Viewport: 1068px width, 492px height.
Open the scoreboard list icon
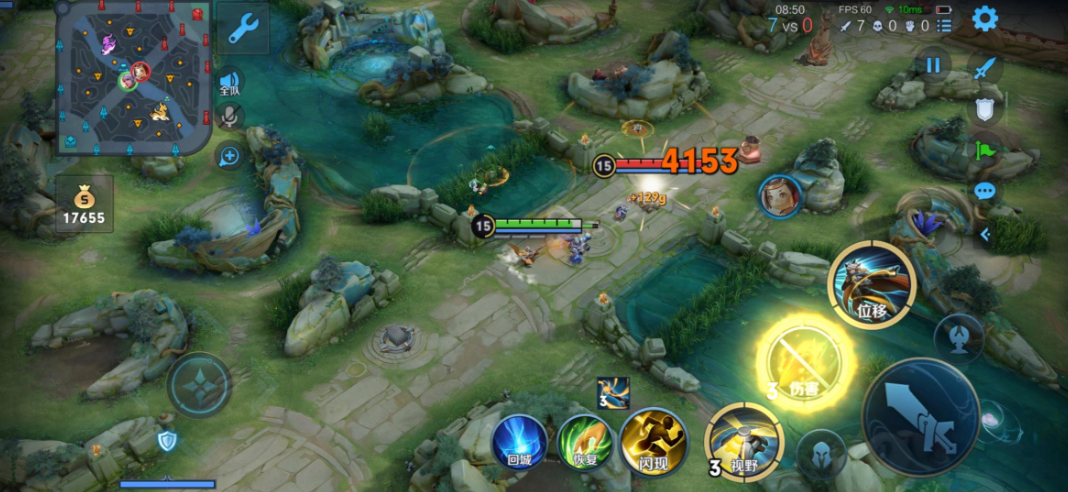(x=944, y=25)
